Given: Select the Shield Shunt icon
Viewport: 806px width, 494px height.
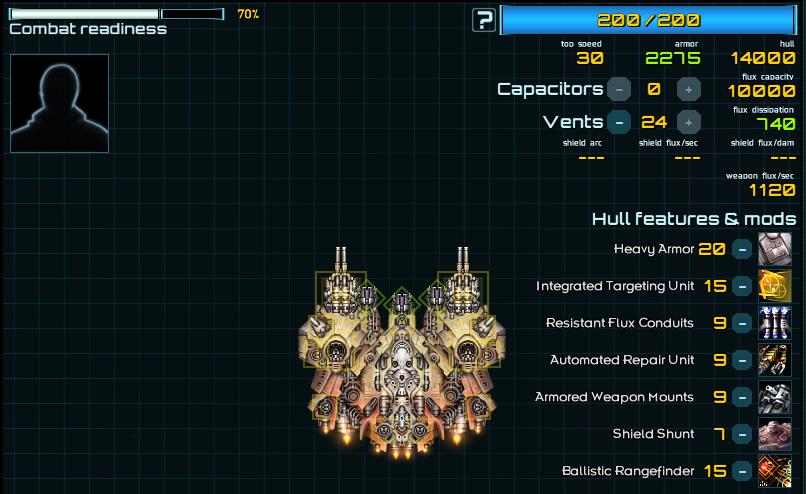Looking at the screenshot, I should (x=775, y=434).
